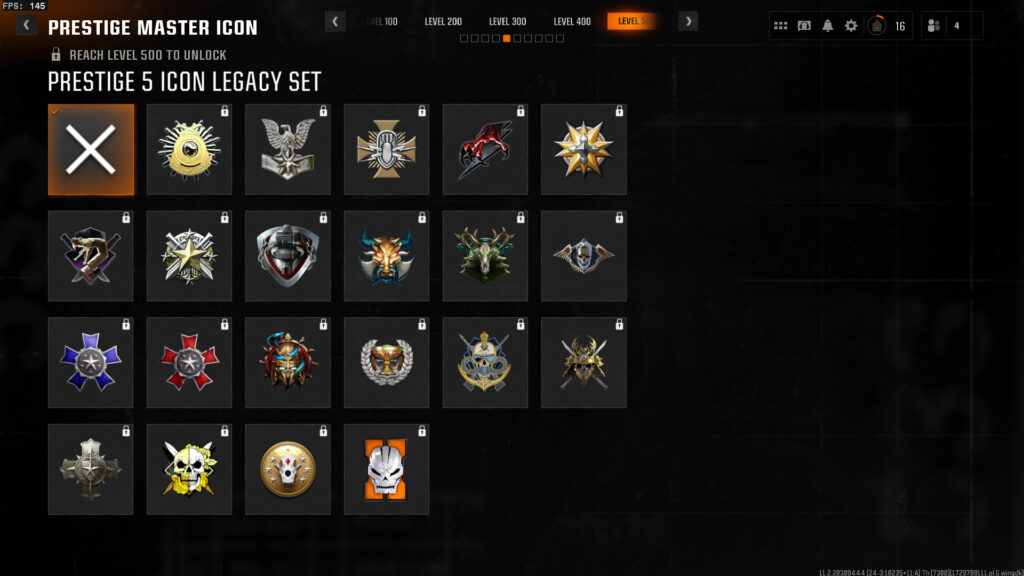Switch to the Level 300 tab
Viewport: 1024px width, 576px height.
coord(507,21)
